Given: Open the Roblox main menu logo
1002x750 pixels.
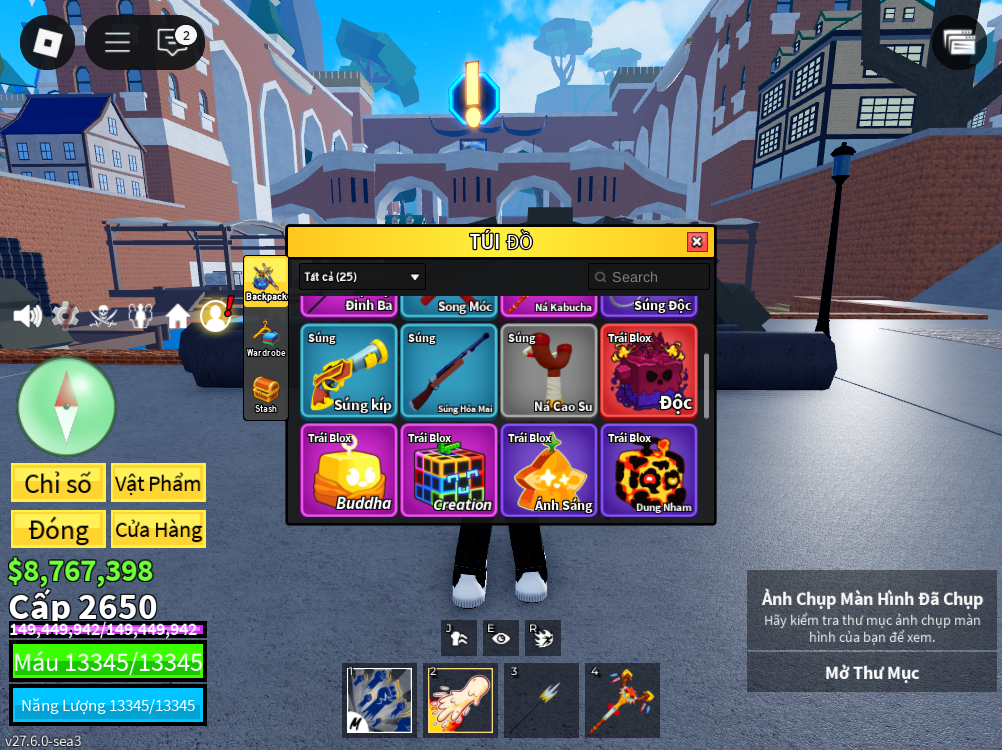Looking at the screenshot, I should (x=47, y=42).
